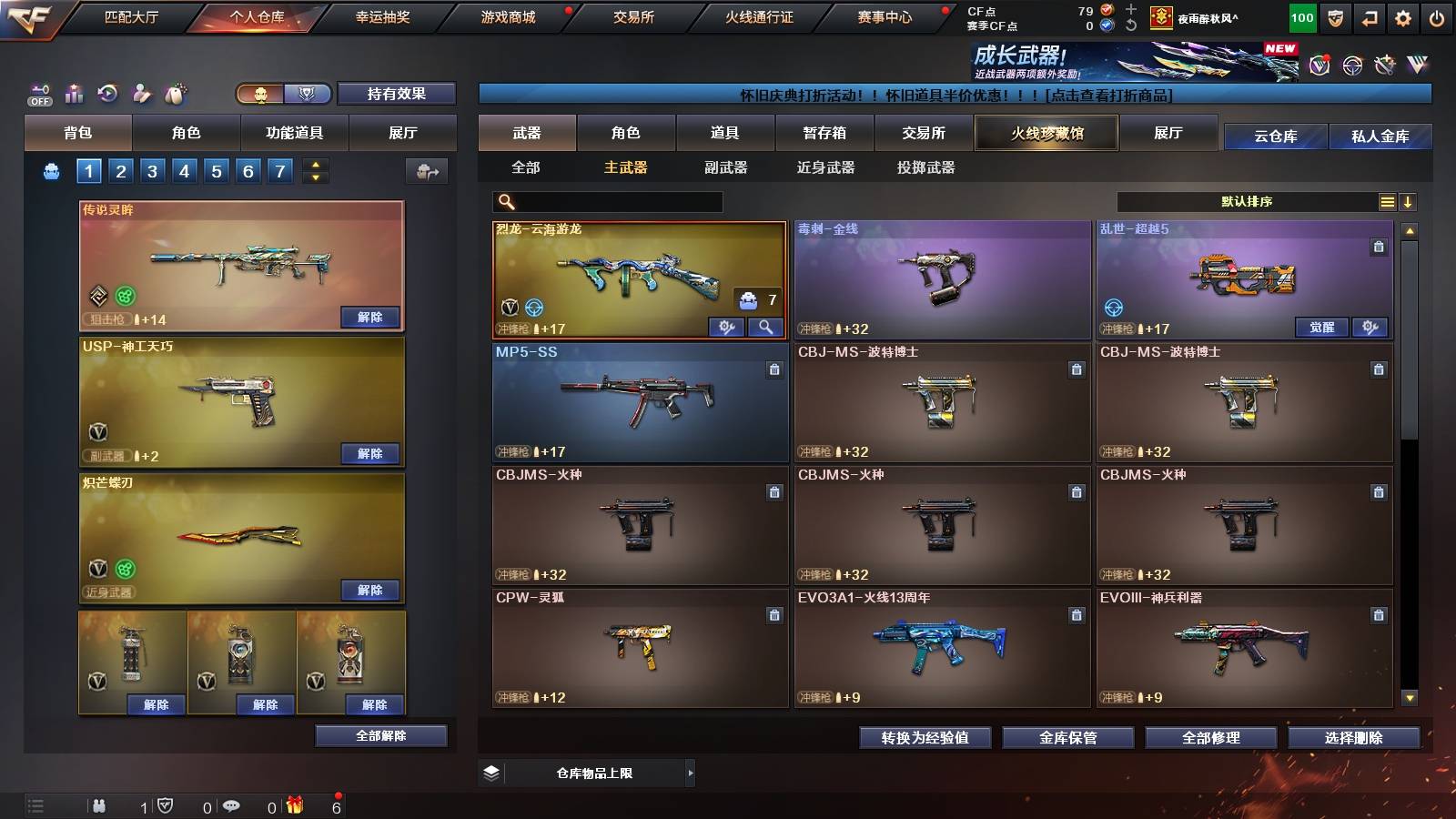Toggle list view icon next to sort order
The height and width of the screenshot is (819, 1456).
click(1387, 201)
